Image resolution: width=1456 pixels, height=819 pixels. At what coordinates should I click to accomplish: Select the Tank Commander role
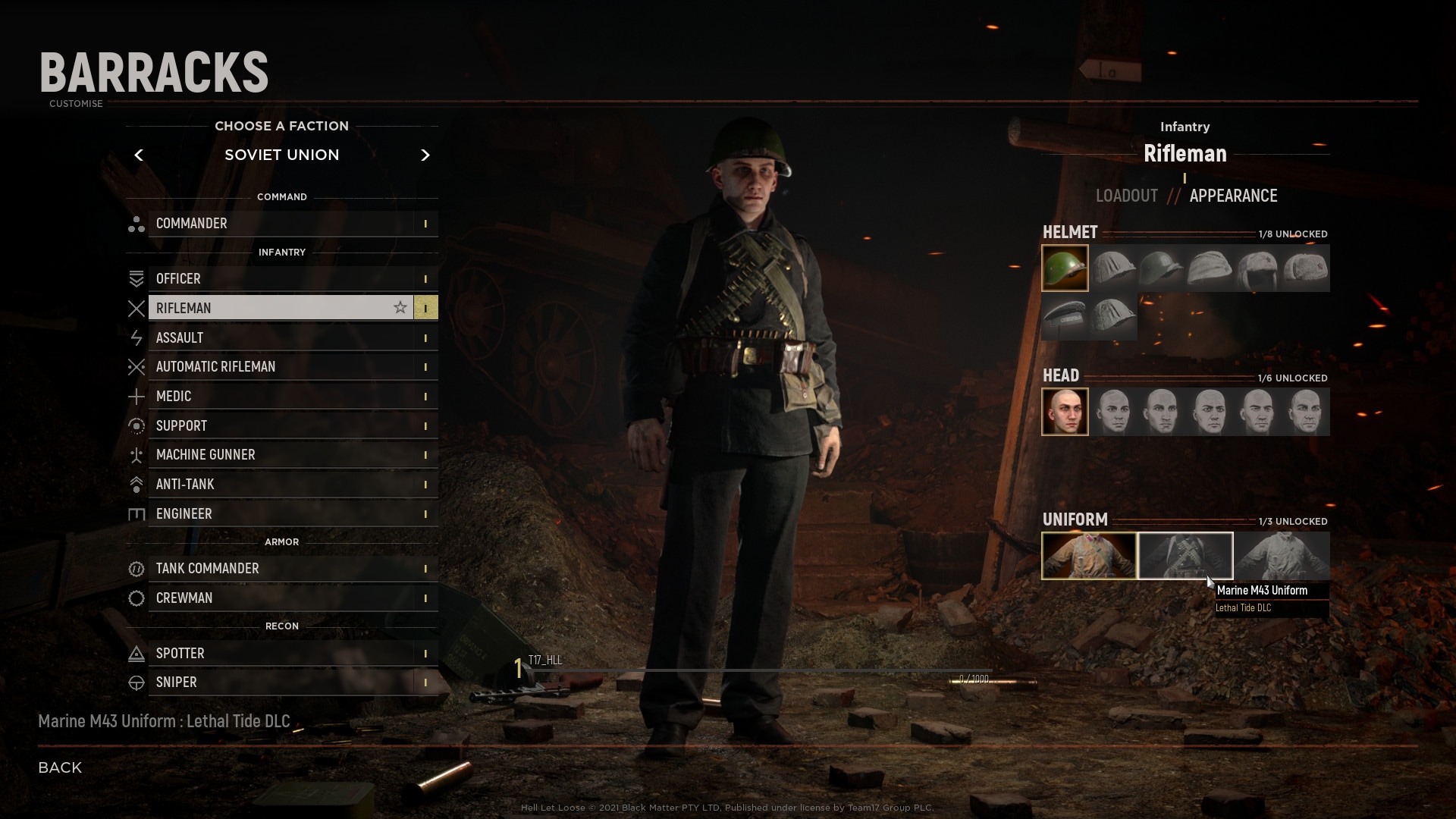tap(282, 569)
